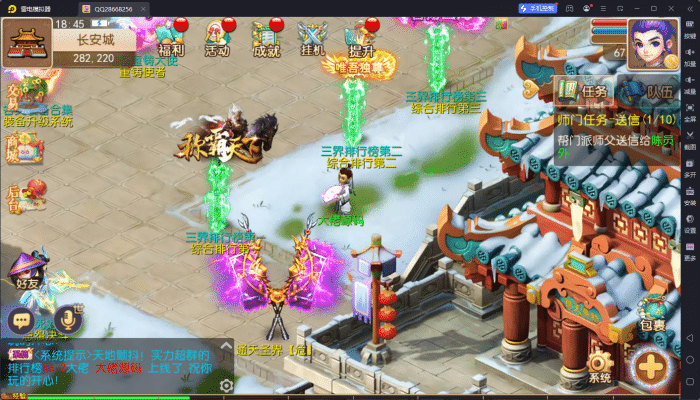
Task: Open the 好友 friends list
Action: coord(27,271)
